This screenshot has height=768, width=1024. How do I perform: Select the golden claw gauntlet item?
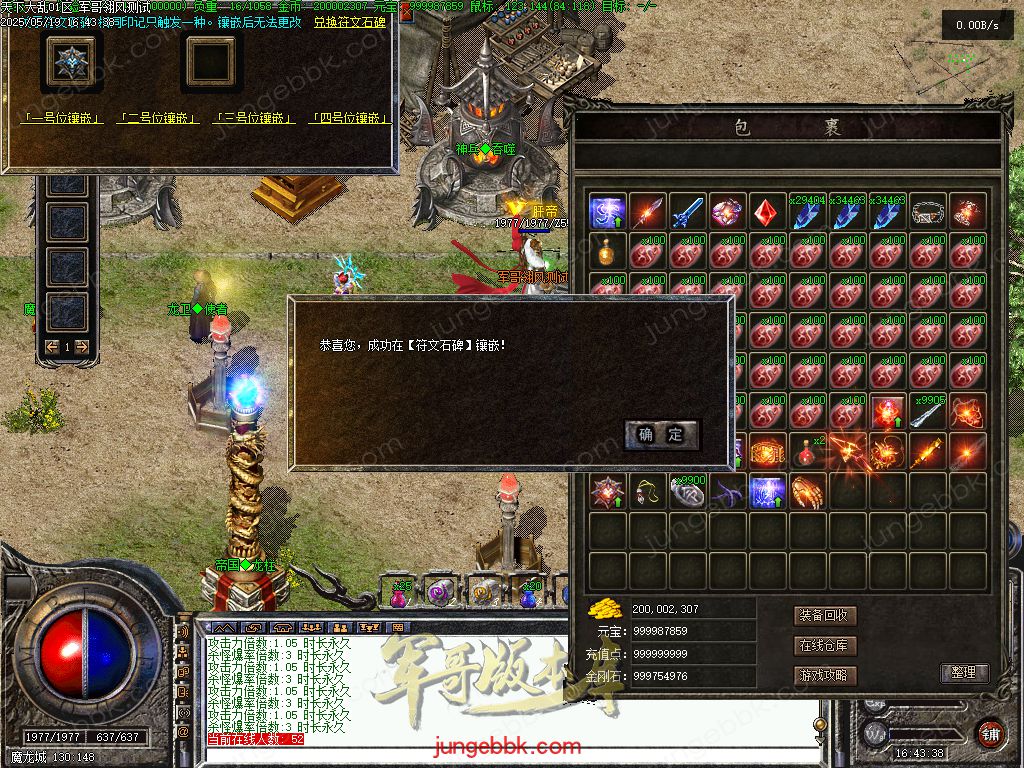(808, 492)
